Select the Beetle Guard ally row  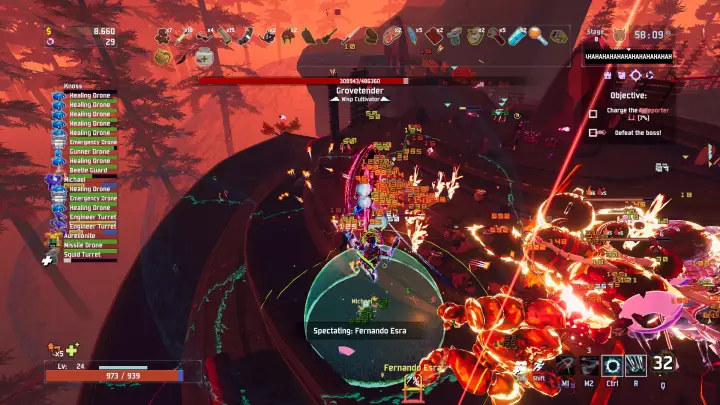point(88,171)
